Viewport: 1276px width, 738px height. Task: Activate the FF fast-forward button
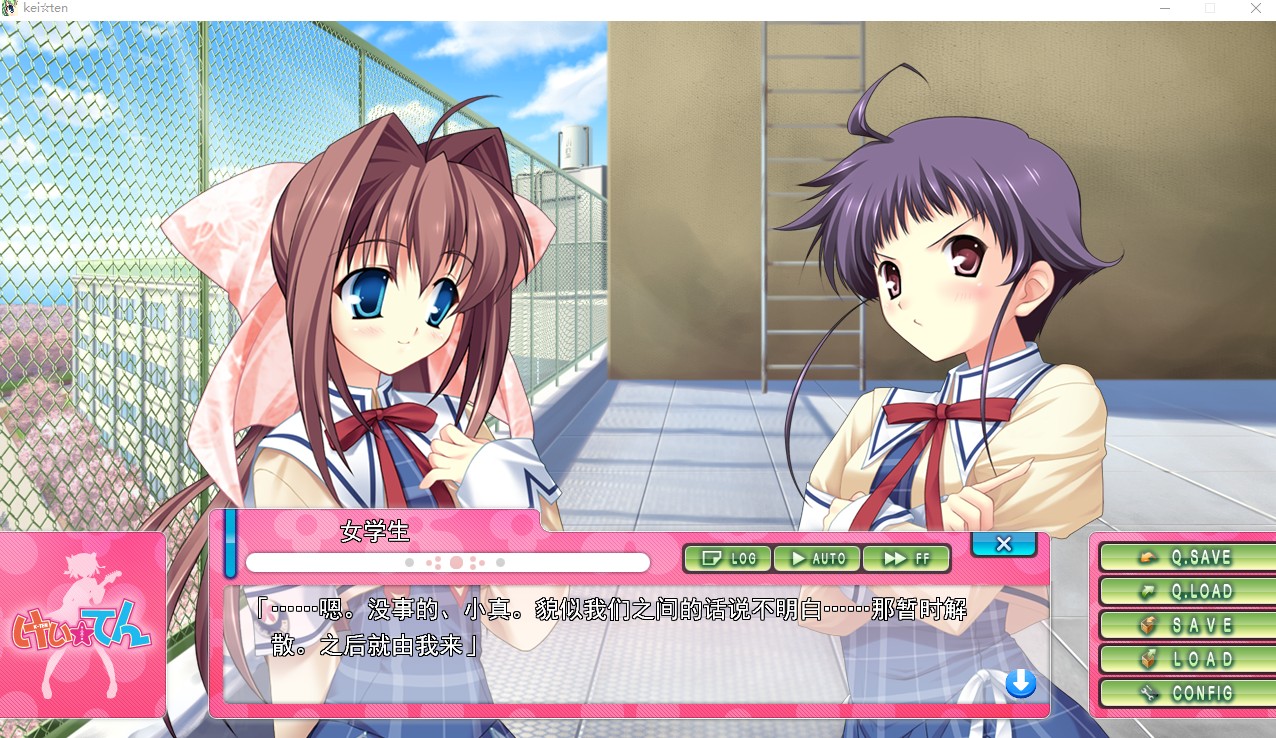click(906, 558)
